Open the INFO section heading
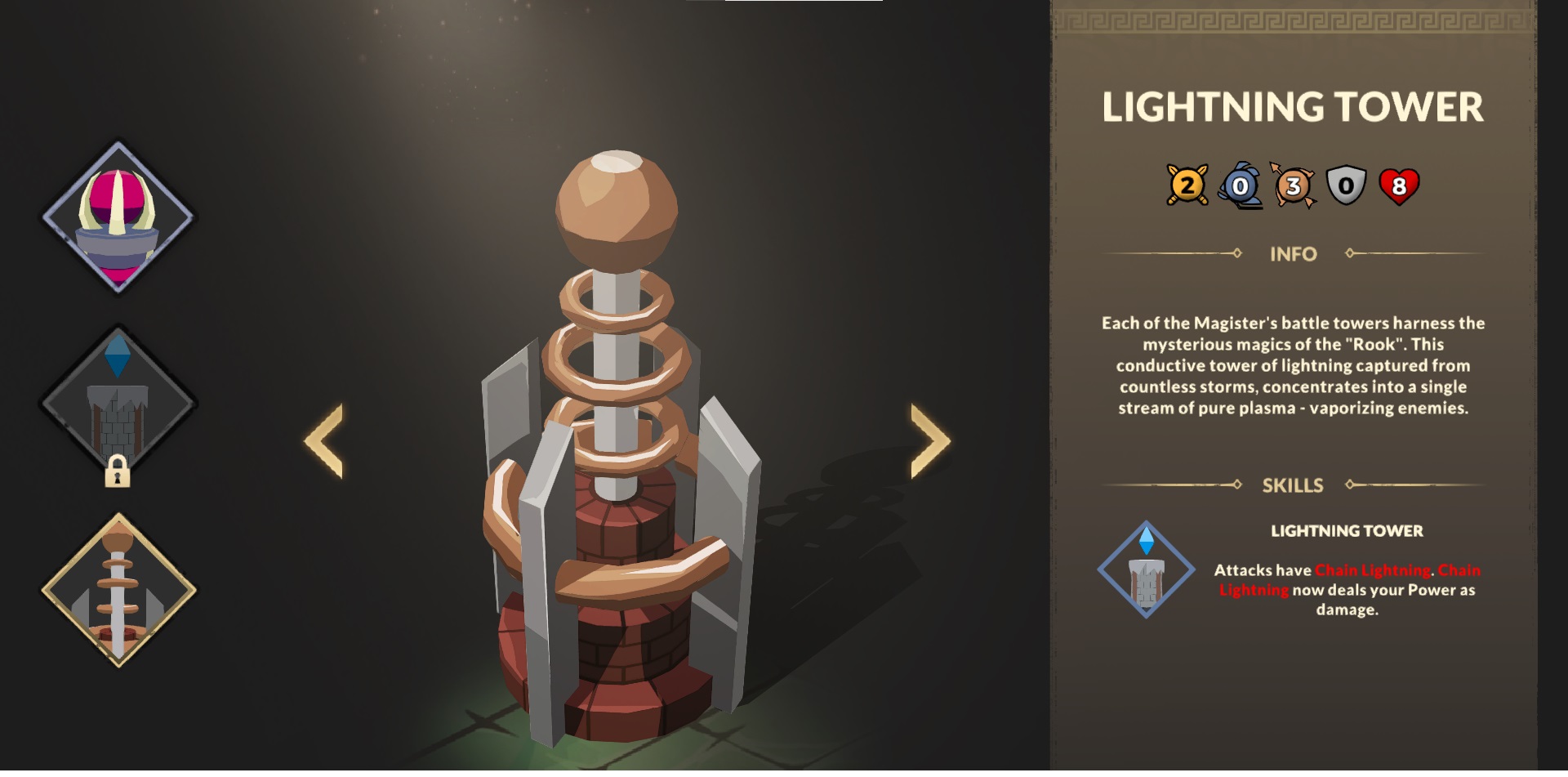Screen dimensions: 1568x777 1294,254
